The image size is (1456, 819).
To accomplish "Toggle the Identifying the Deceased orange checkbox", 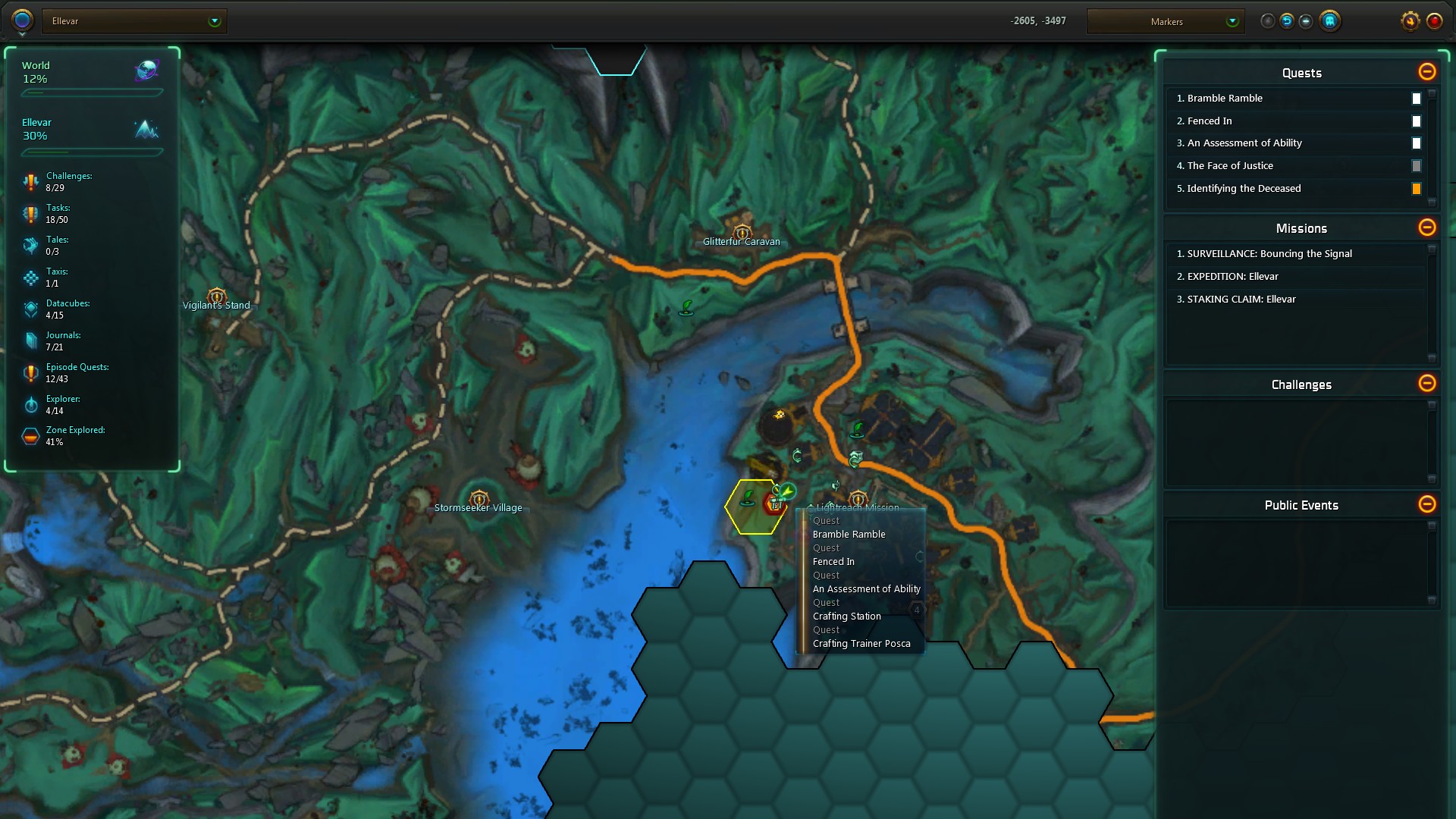I will point(1416,189).
